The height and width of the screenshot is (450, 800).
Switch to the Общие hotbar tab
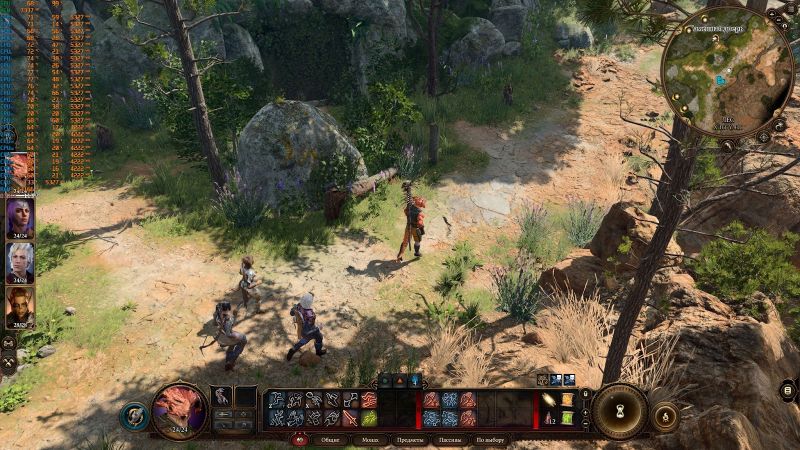(330, 439)
